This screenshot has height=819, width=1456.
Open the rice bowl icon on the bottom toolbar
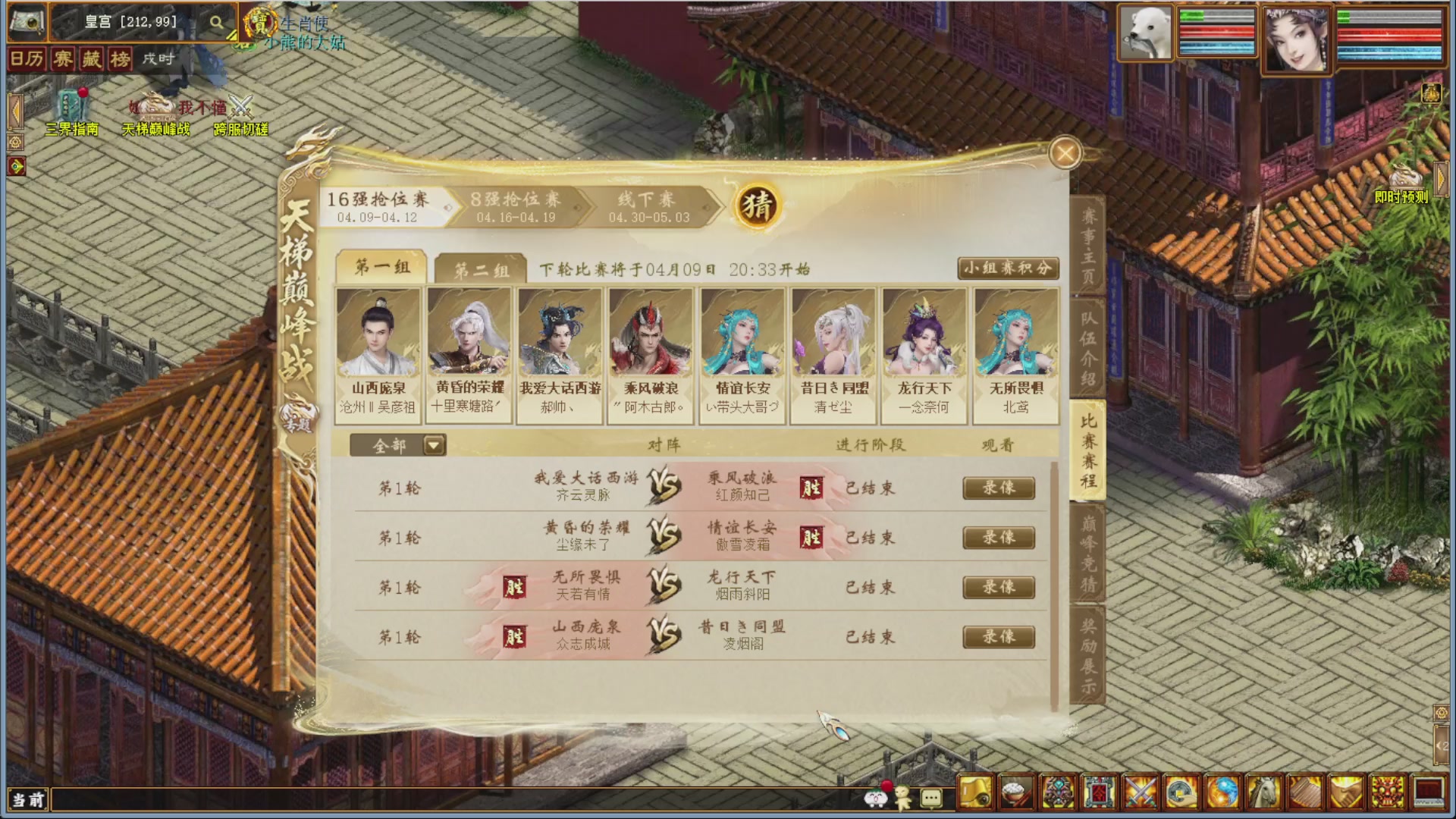pos(1016,792)
